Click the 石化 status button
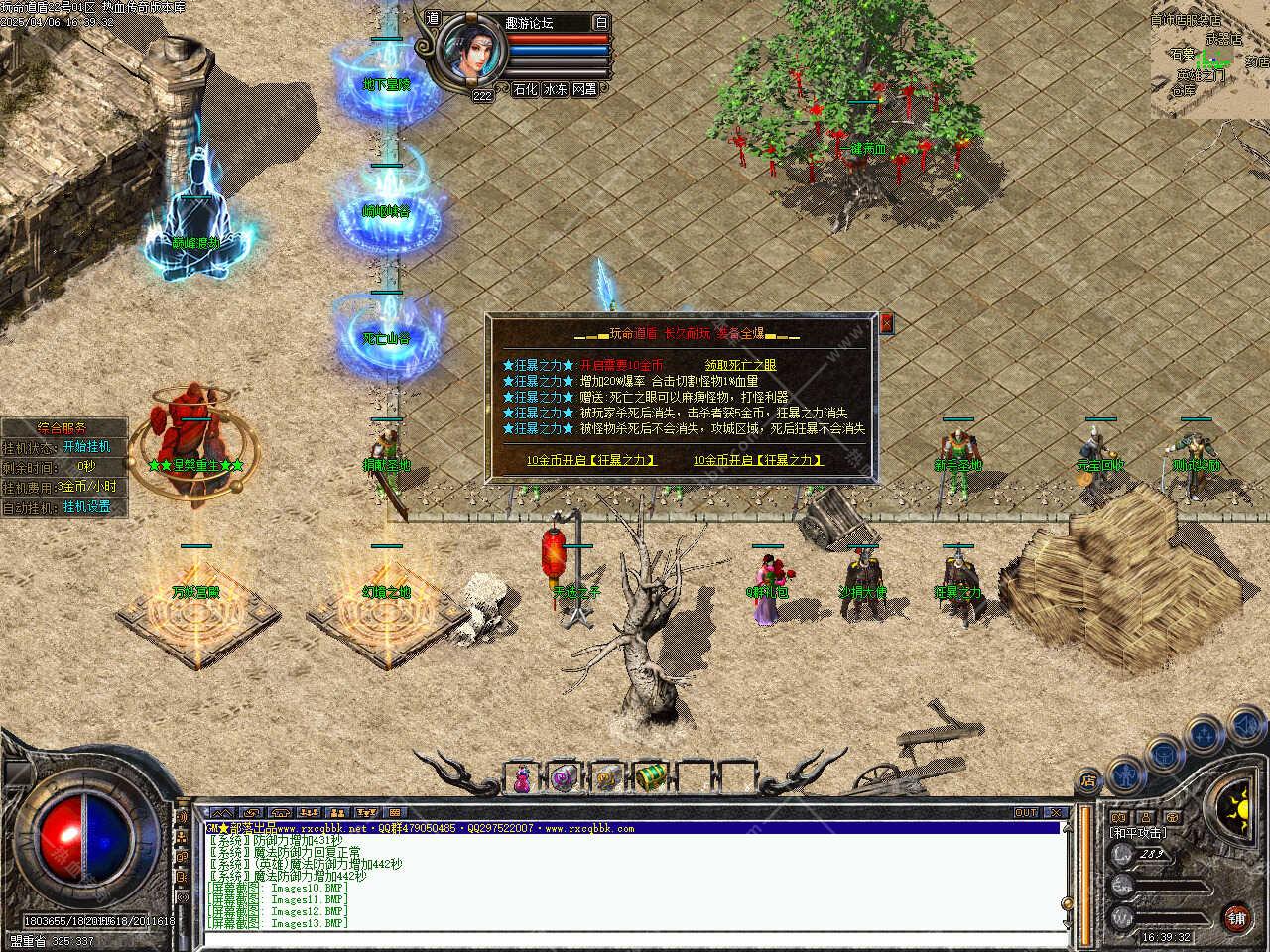 click(x=525, y=89)
